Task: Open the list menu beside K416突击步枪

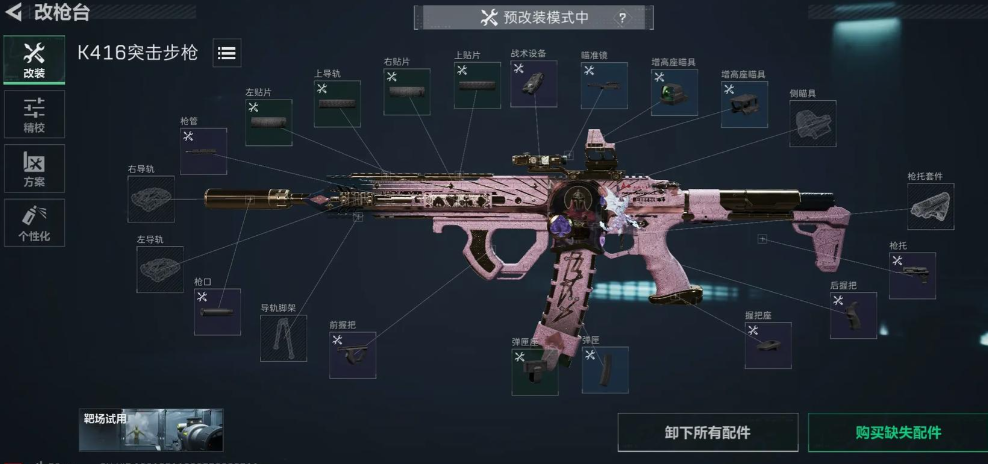Action: (227, 54)
